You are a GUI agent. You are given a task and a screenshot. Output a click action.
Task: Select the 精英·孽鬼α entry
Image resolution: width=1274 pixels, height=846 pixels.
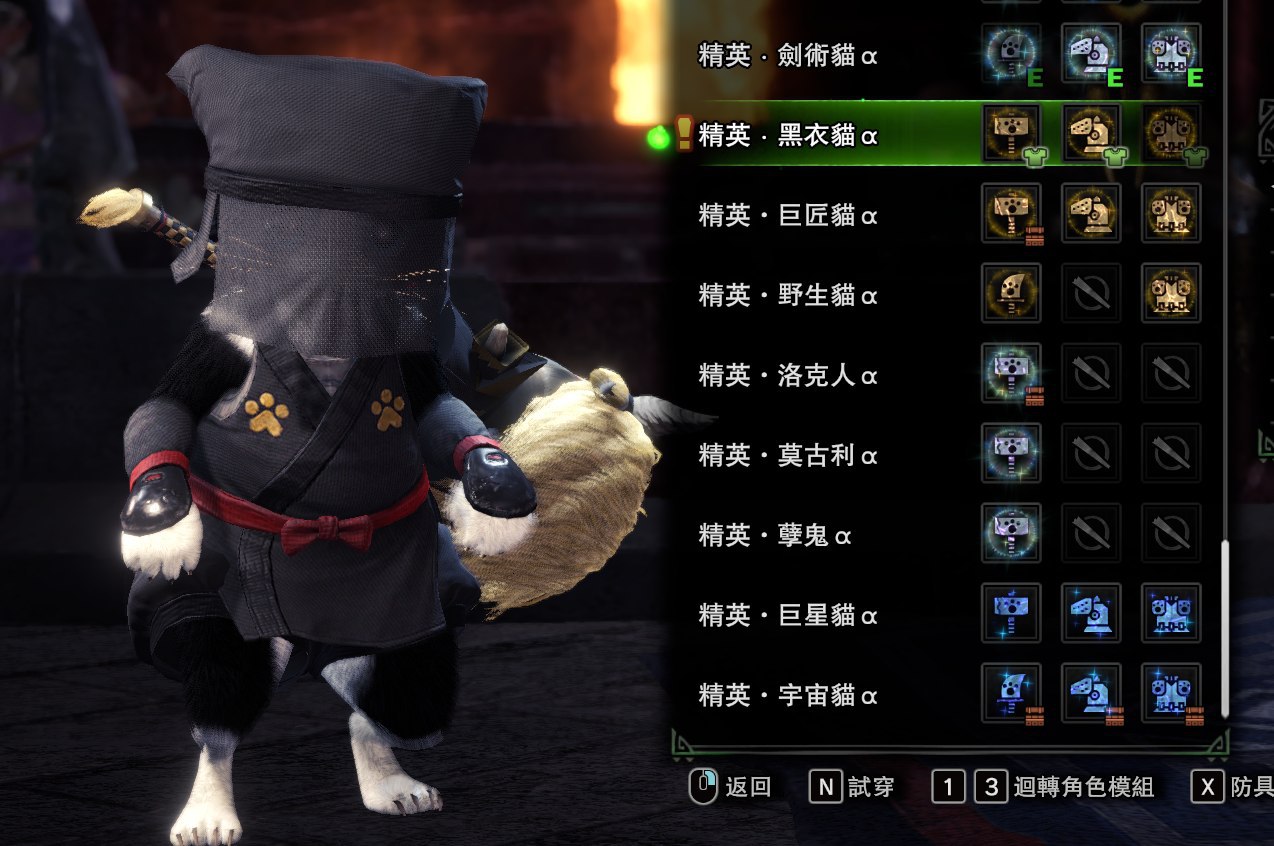tap(775, 535)
